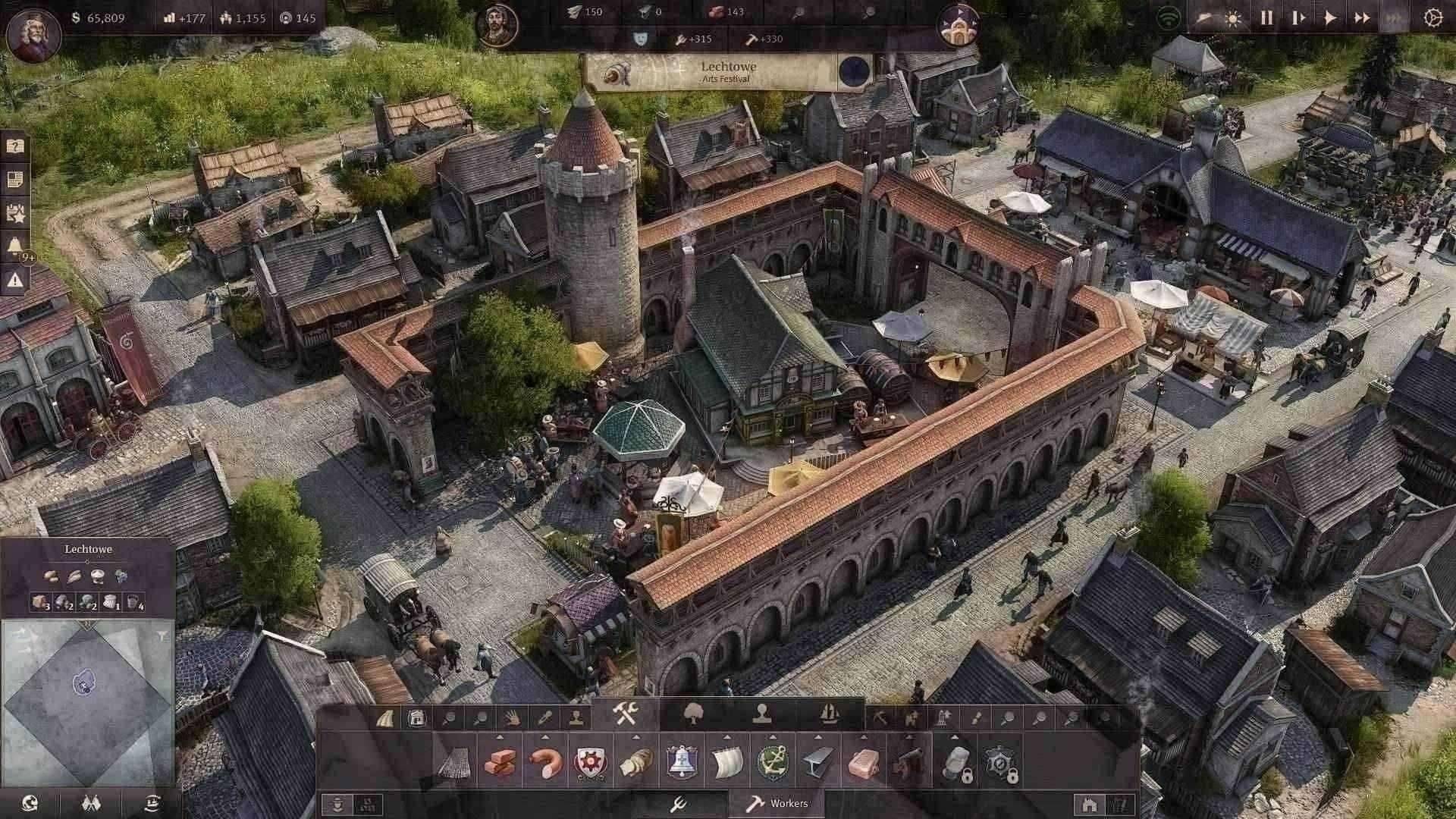The height and width of the screenshot is (819, 1456).
Task: Select the slow-motion step speed button
Action: [x=1298, y=18]
